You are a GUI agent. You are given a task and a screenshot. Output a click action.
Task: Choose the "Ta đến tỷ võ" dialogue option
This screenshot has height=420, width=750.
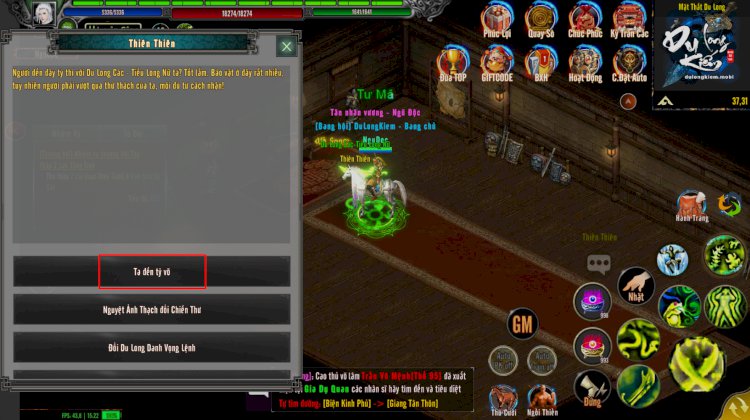pos(152,271)
